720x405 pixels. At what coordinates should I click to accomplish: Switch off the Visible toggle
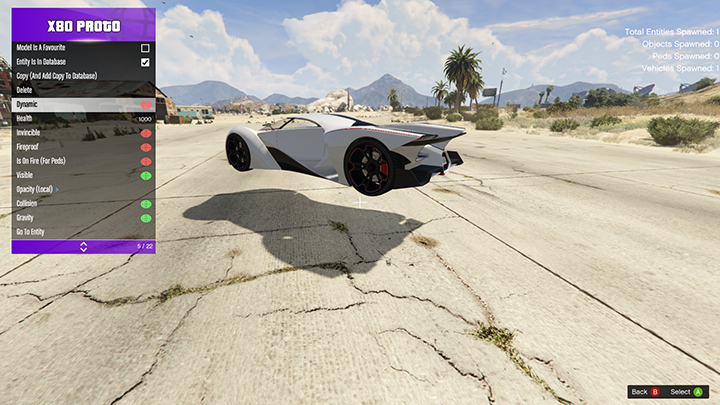[x=146, y=175]
